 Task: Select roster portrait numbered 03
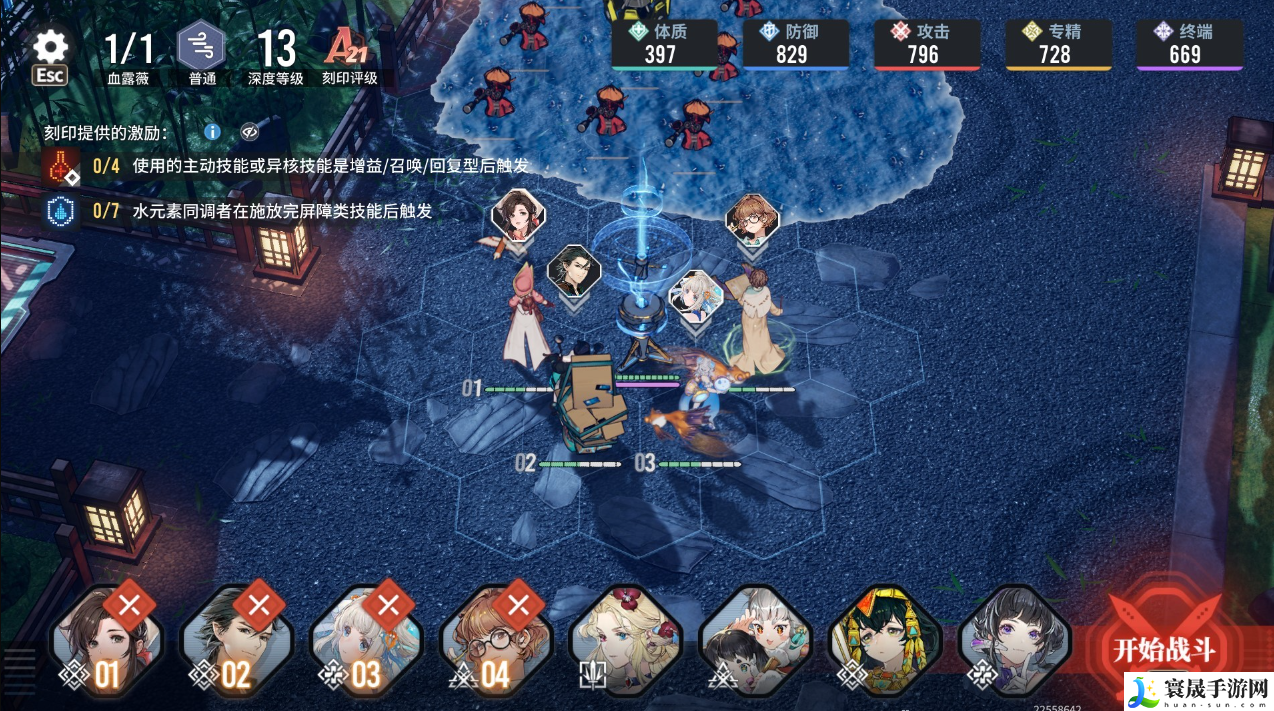366,640
